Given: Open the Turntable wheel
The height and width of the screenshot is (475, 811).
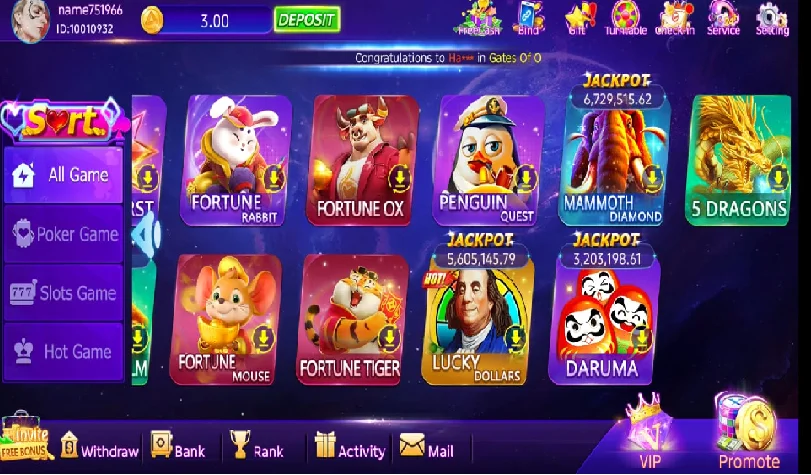Looking at the screenshot, I should tap(625, 17).
